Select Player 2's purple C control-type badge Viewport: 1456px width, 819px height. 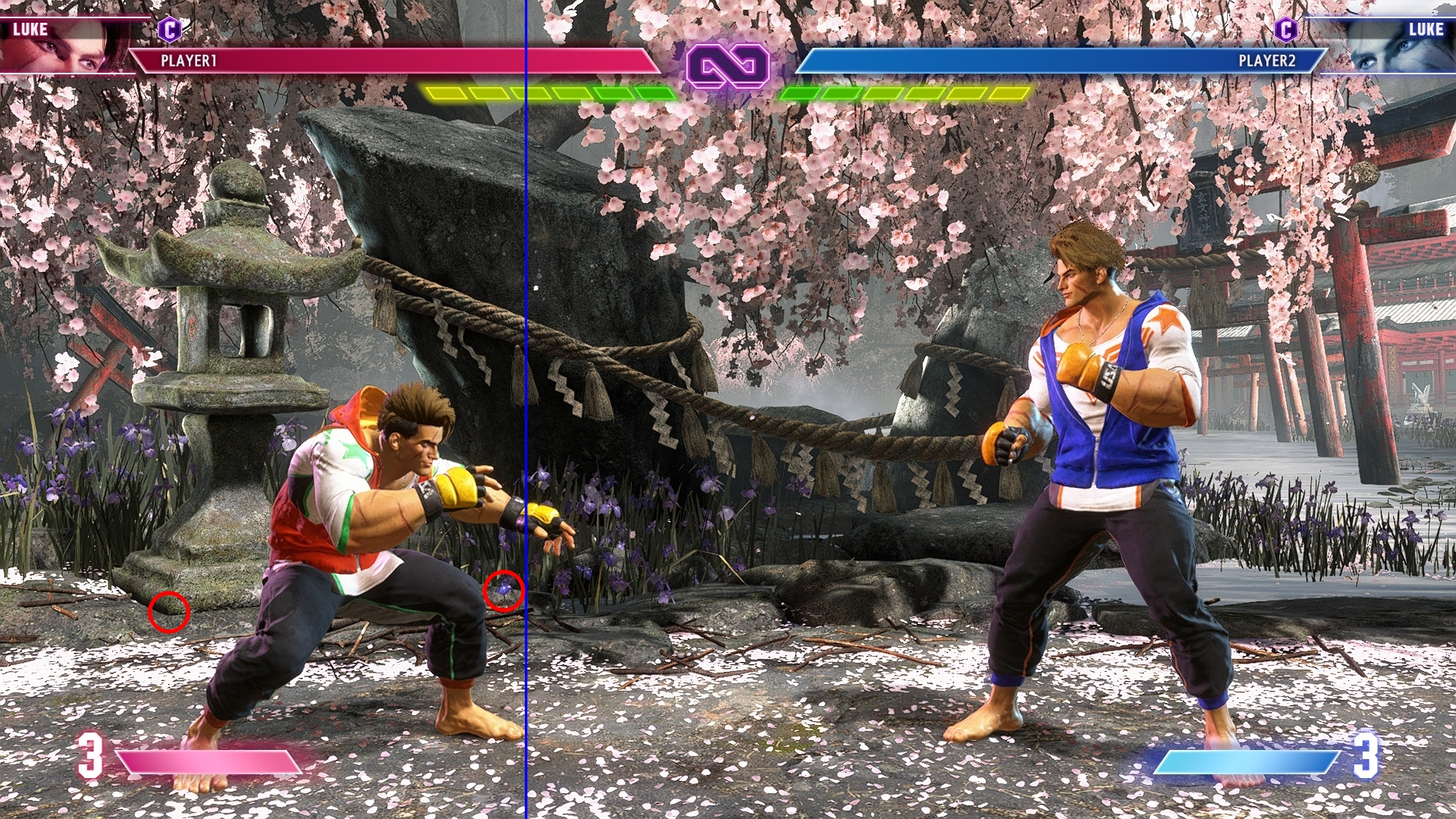pos(1286,30)
